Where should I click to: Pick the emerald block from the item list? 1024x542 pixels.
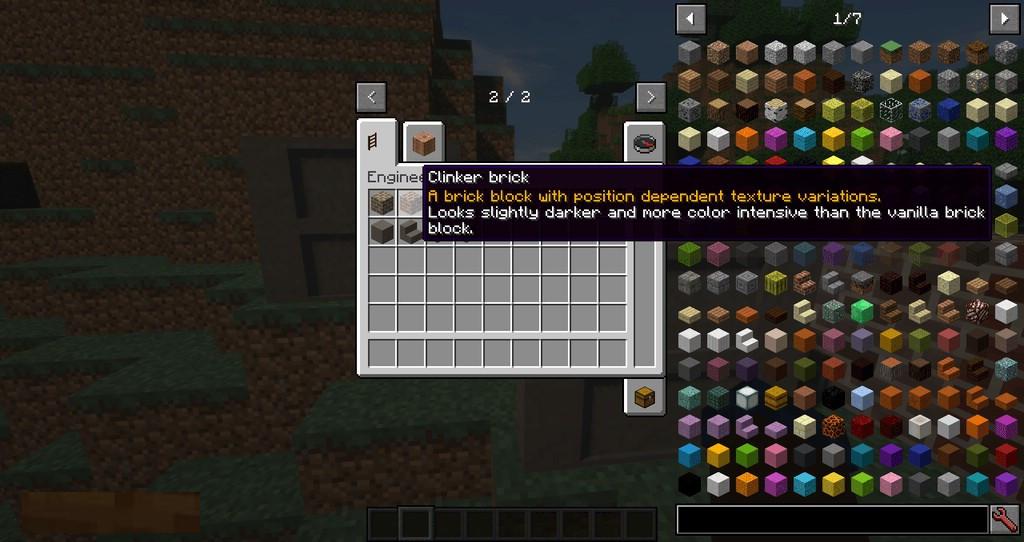pyautogui.click(x=862, y=312)
